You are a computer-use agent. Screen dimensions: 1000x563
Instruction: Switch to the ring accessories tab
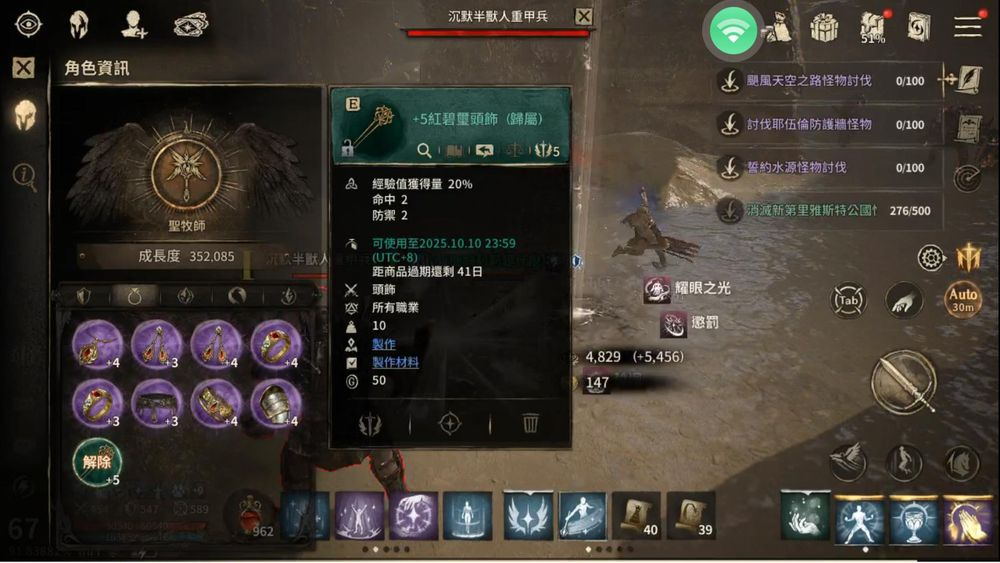tap(134, 295)
